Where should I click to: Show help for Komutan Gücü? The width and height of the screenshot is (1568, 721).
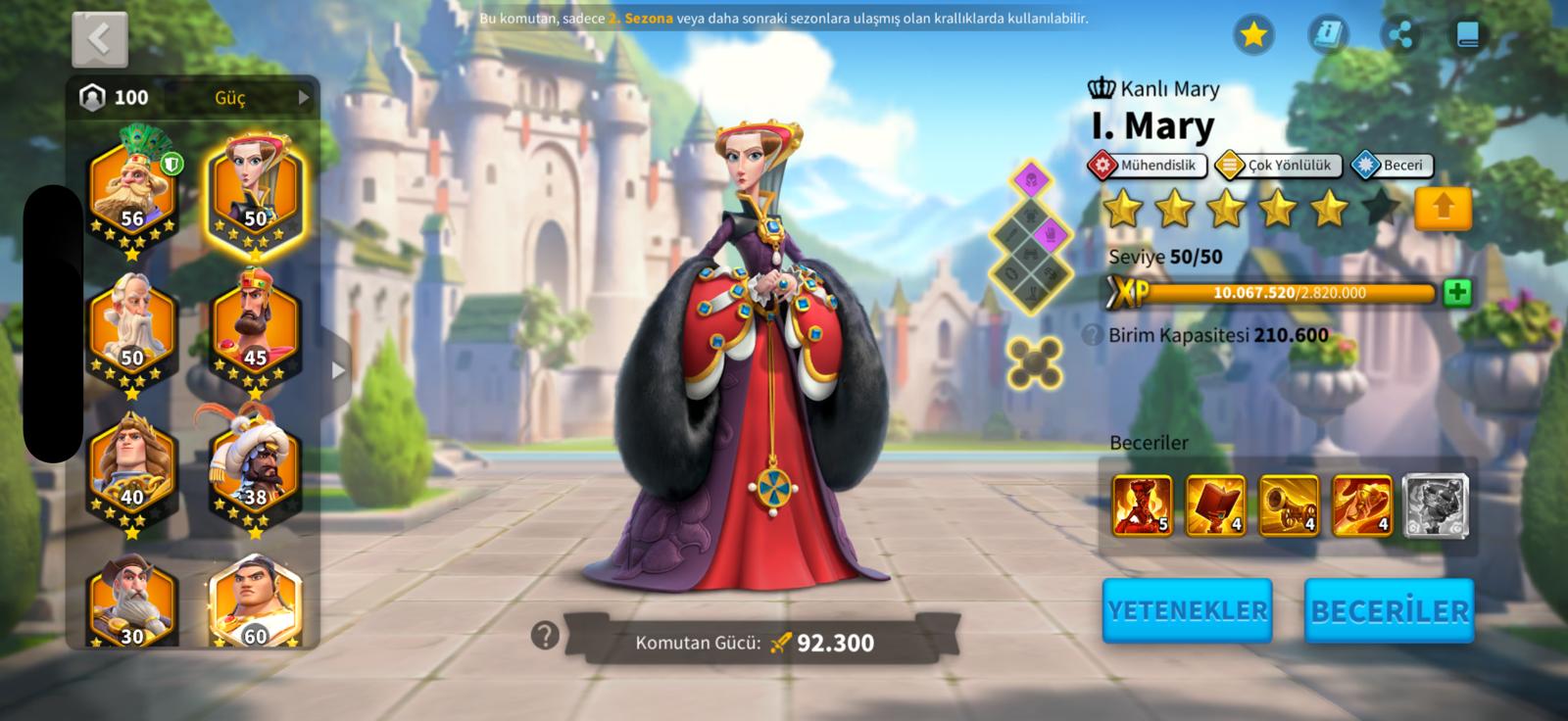click(x=545, y=636)
